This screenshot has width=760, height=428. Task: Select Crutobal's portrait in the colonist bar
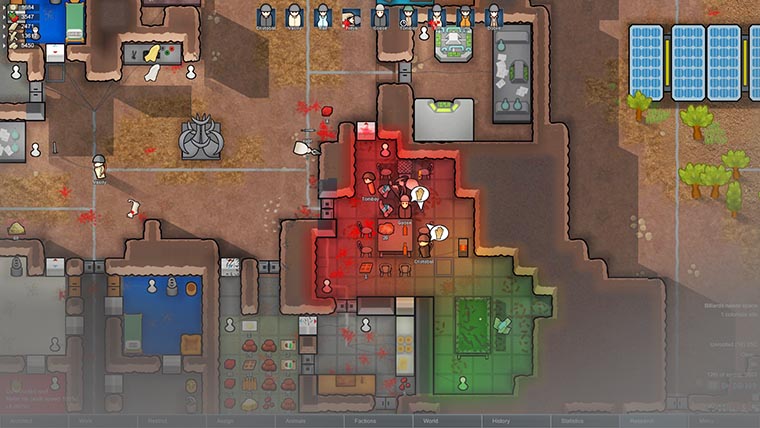(266, 16)
